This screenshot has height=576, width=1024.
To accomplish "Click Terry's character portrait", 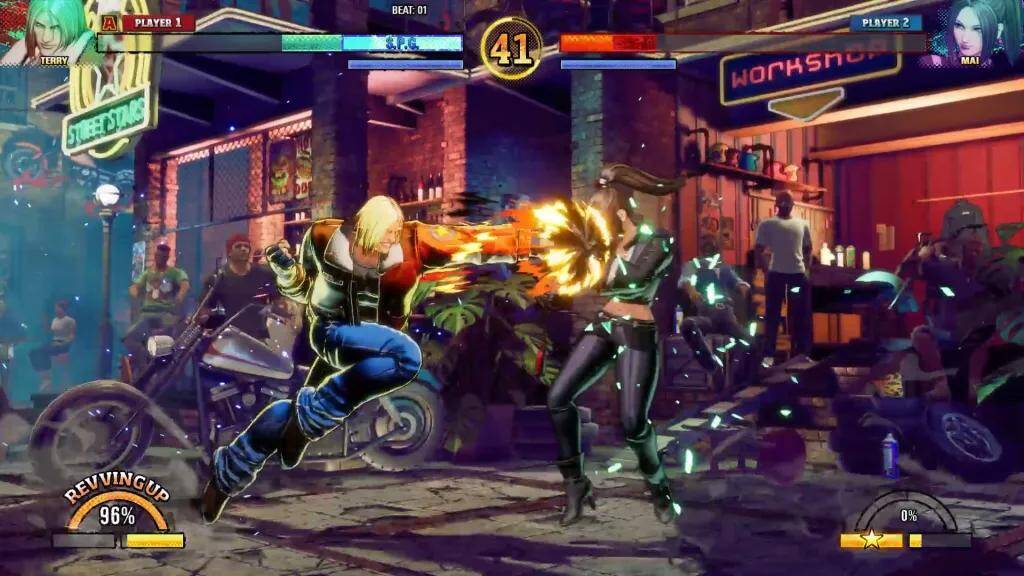I will click(x=54, y=30).
